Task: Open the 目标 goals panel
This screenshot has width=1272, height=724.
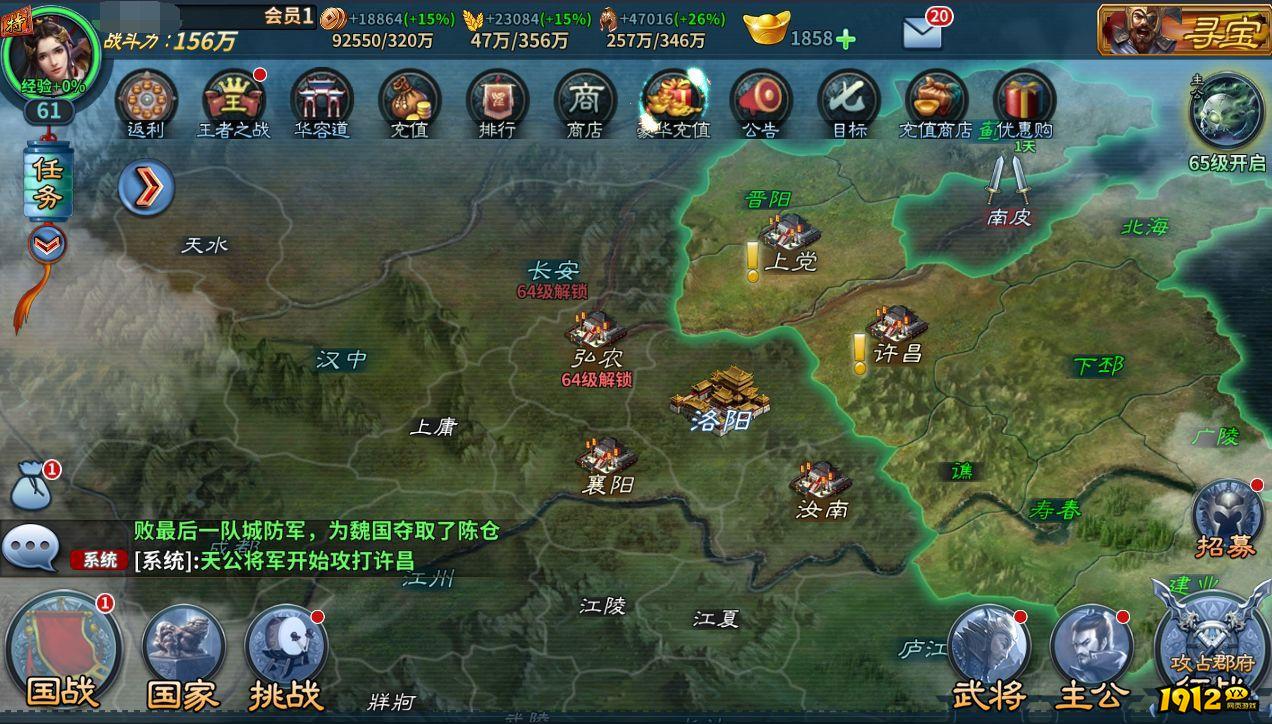Action: (x=849, y=102)
